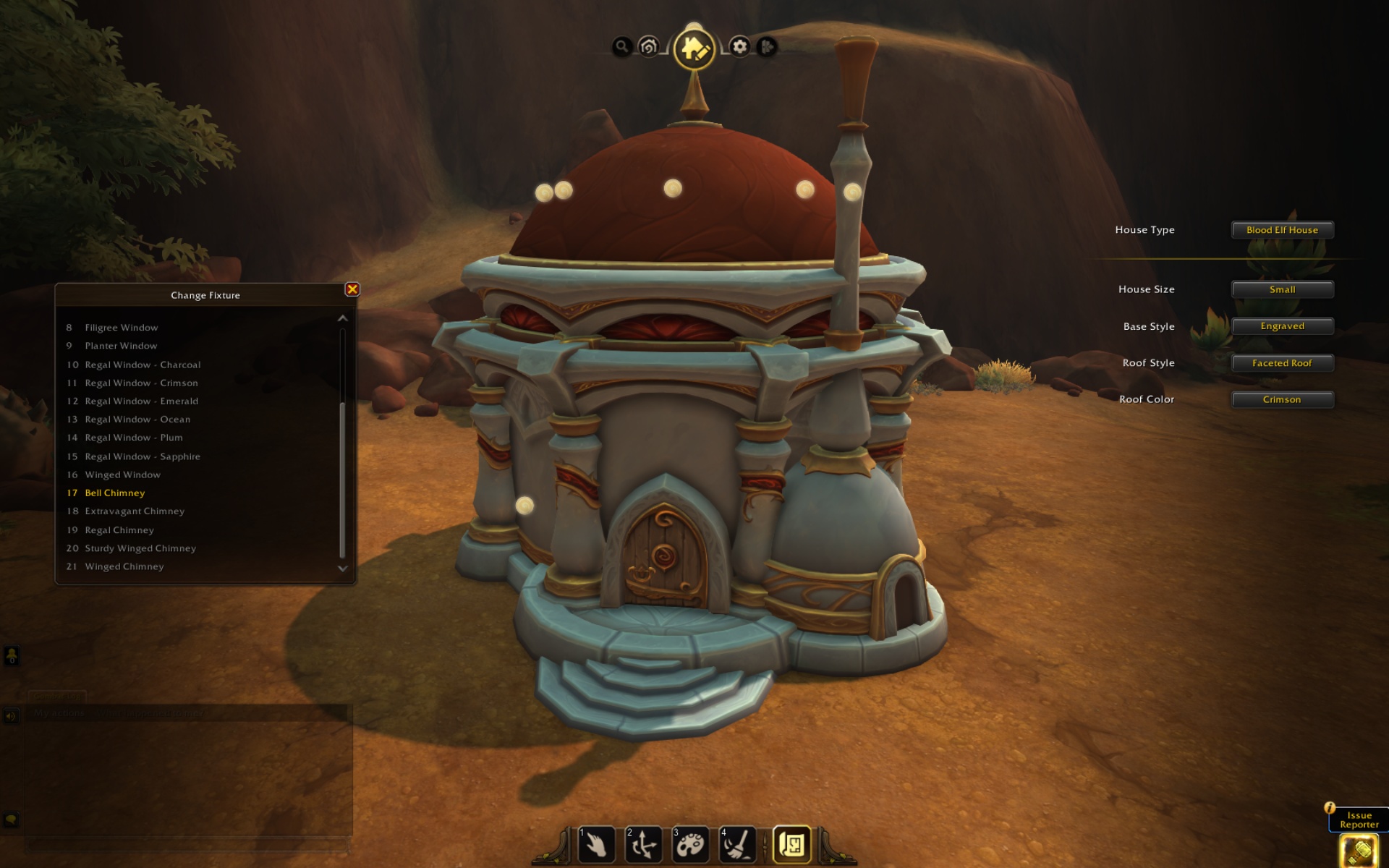Choose the Regal Chimney fixture
This screenshot has height=868, width=1389.
tap(119, 530)
